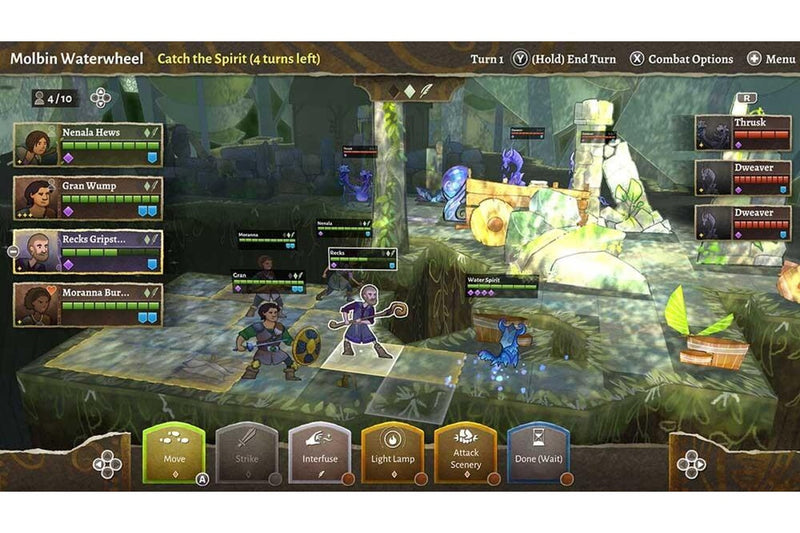Select Moranna Bur party card
The width and height of the screenshot is (800, 533).
(x=88, y=305)
